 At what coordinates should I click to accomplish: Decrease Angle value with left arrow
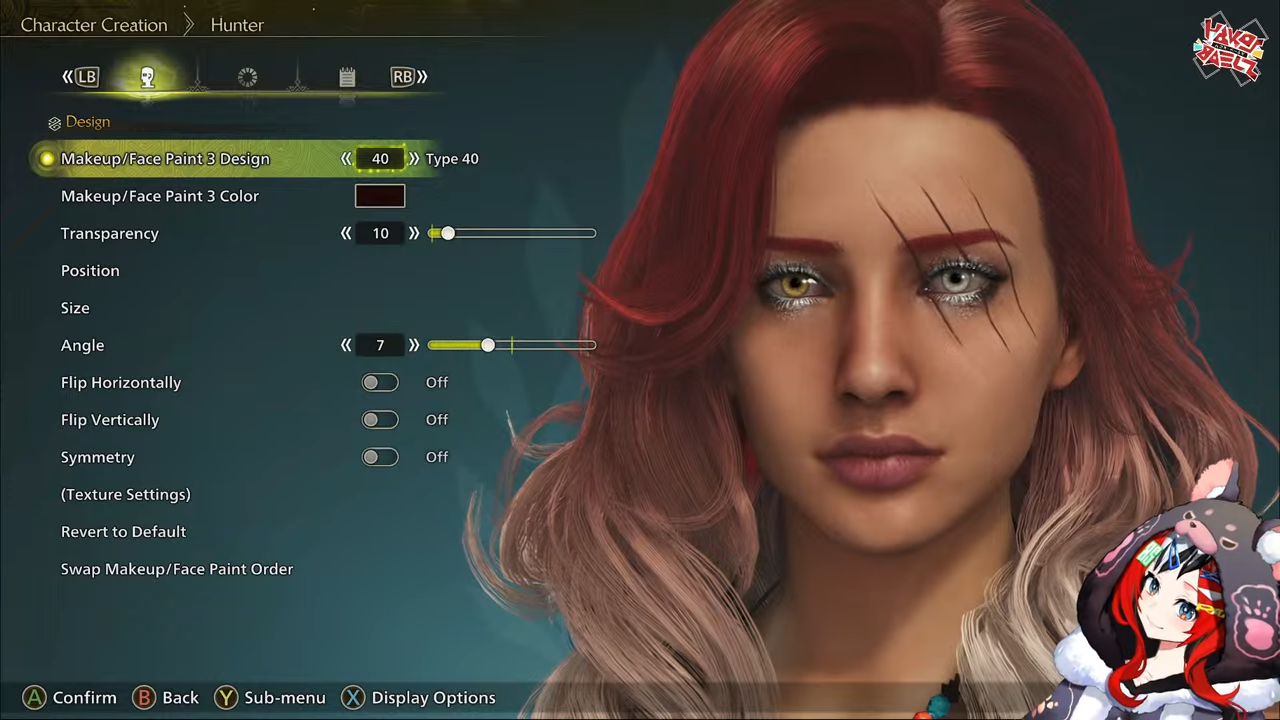[x=346, y=345]
